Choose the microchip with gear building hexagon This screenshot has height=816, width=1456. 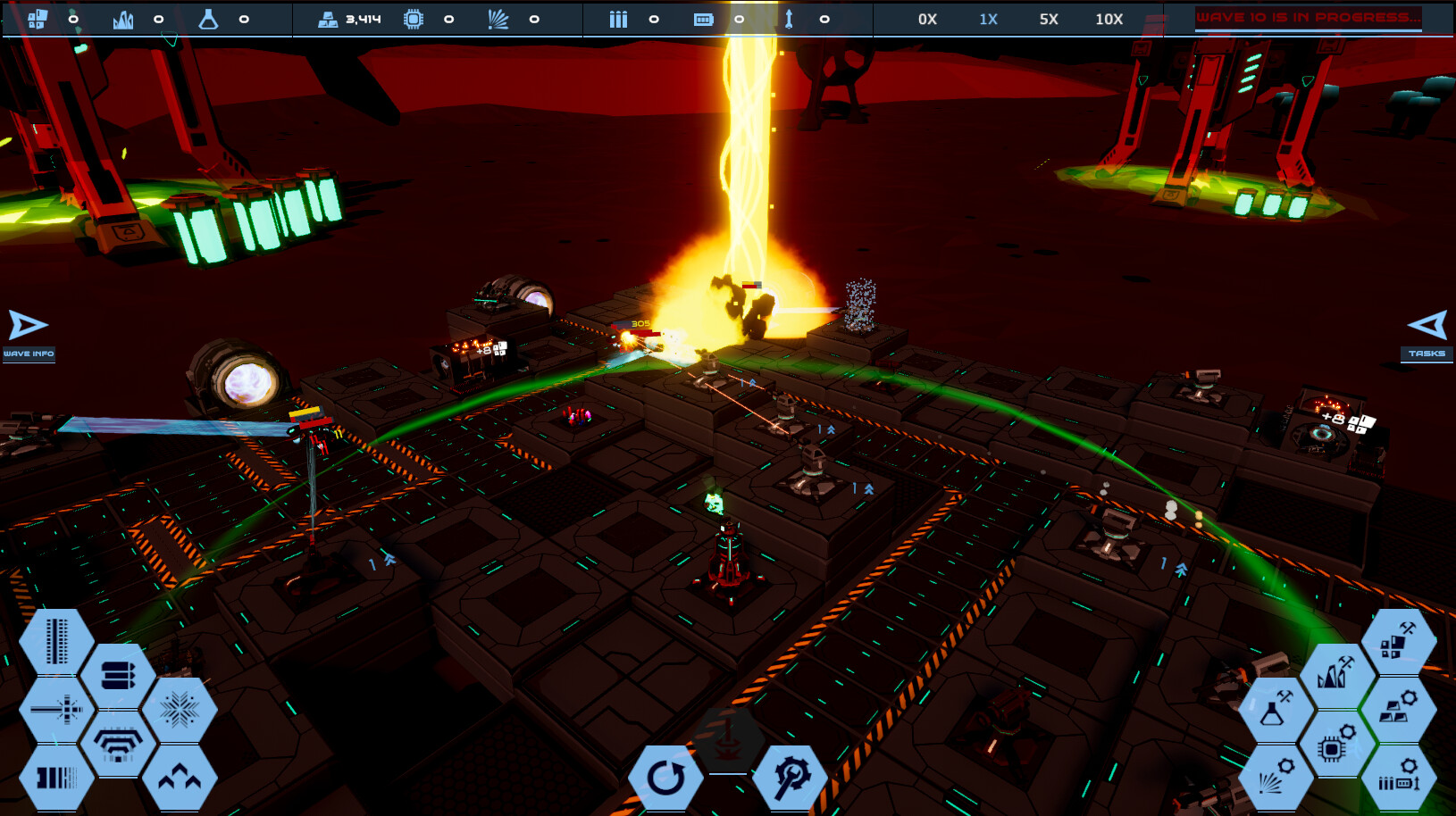pyautogui.click(x=1337, y=744)
